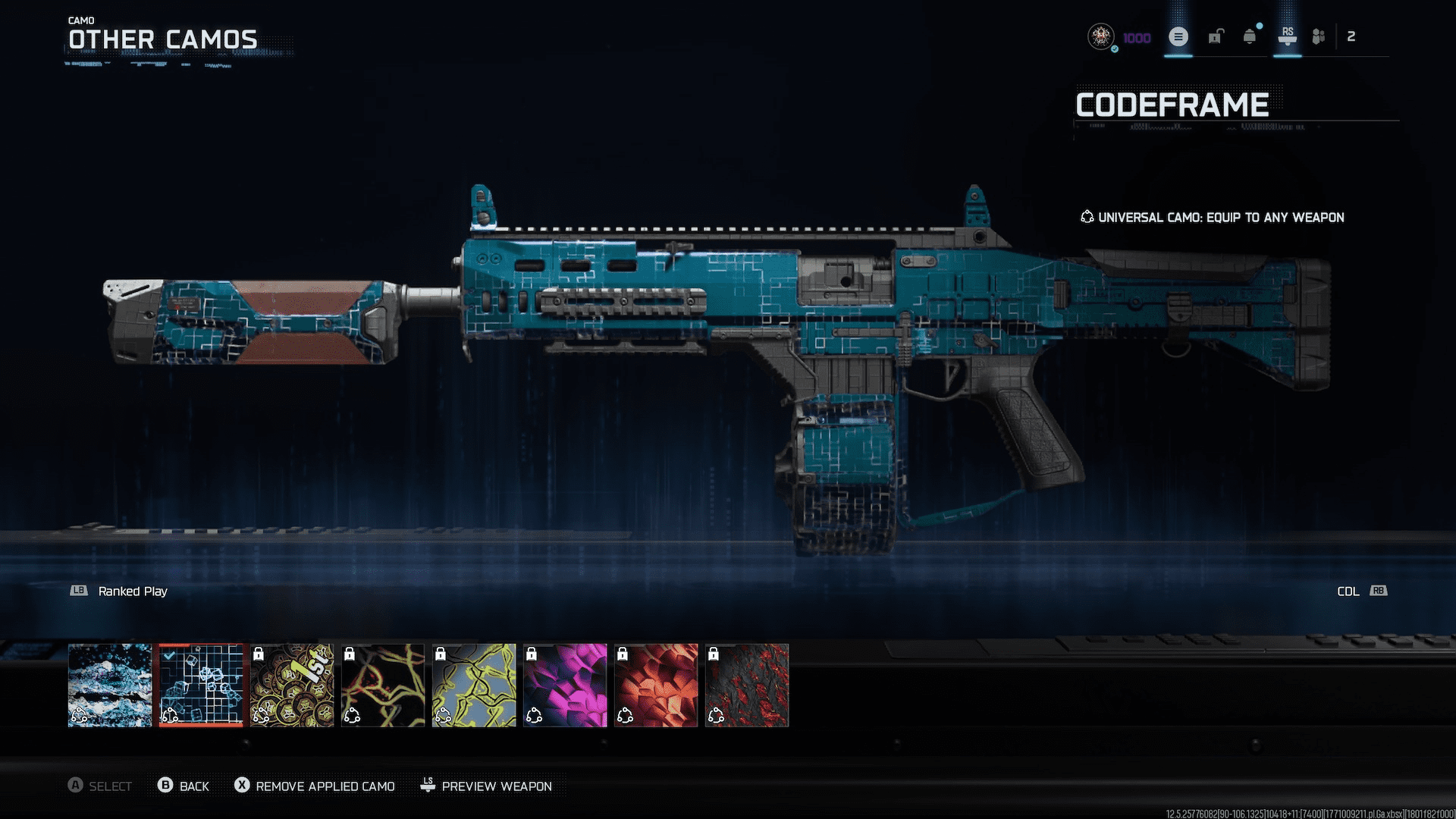Viewport: 1456px width, 819px height.
Task: Pick the locked dark red lava camo
Action: pyautogui.click(x=747, y=685)
